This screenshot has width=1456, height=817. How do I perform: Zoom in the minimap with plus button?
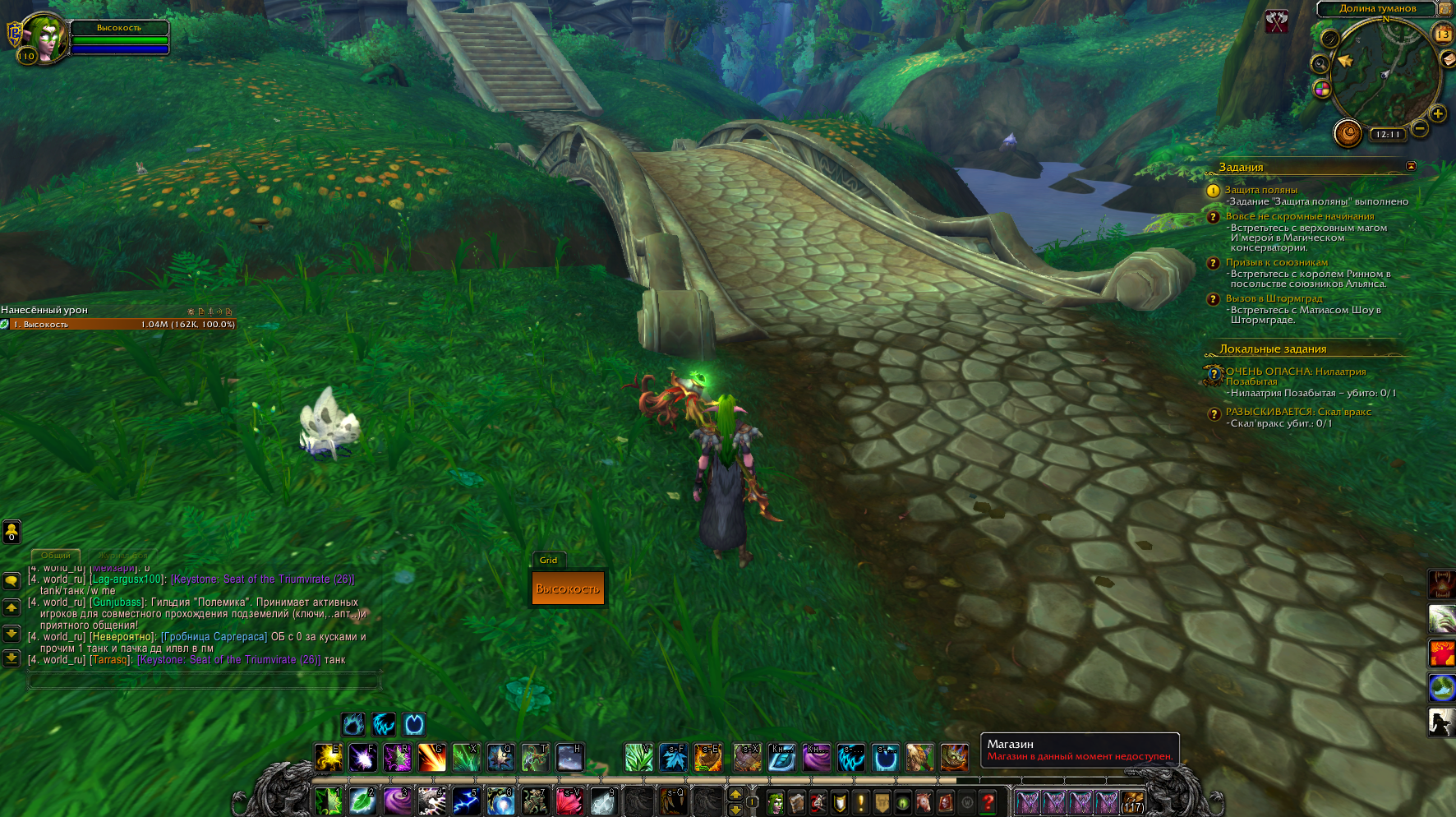(1437, 113)
